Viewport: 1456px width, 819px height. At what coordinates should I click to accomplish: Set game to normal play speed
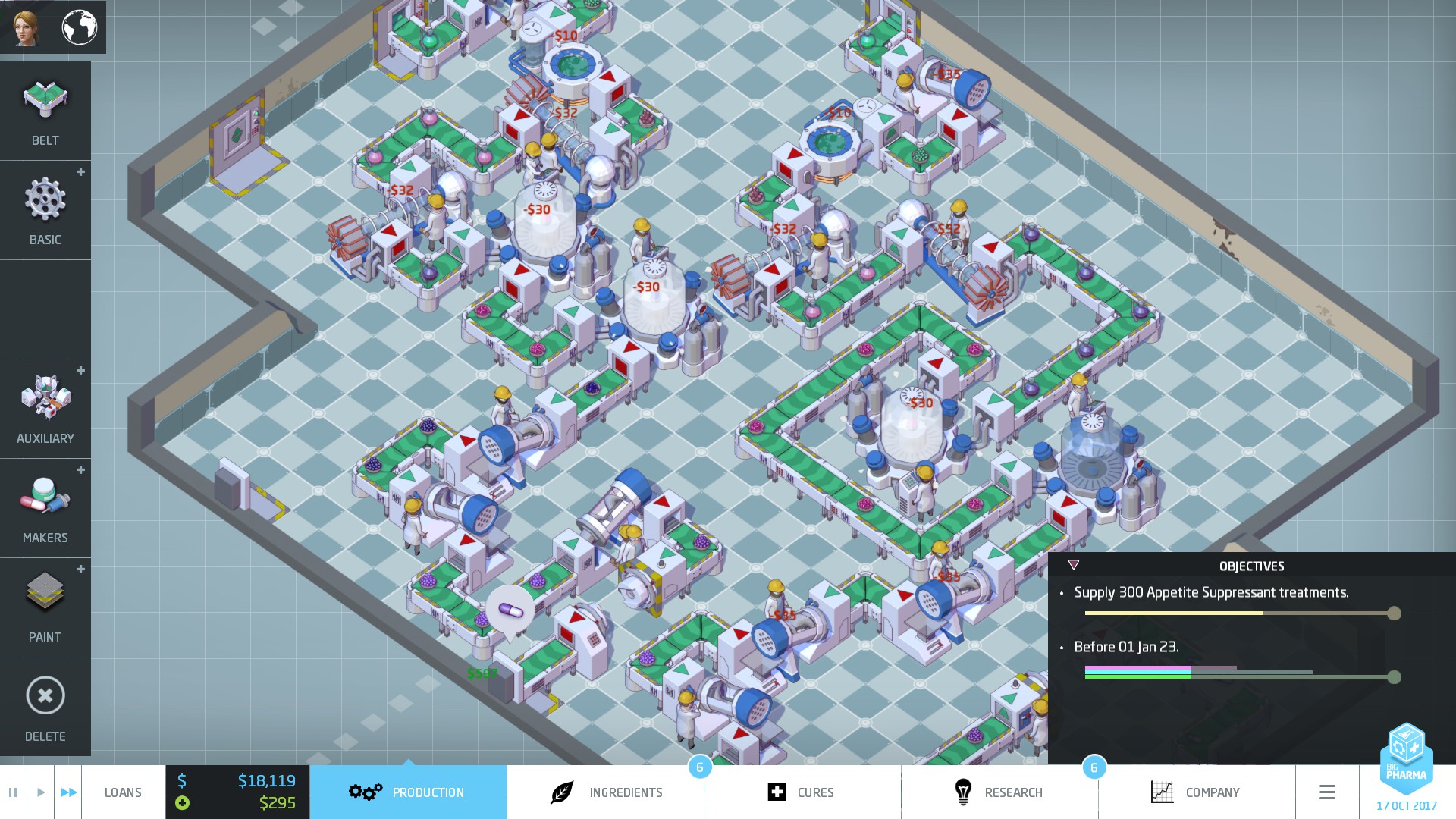pos(41,792)
